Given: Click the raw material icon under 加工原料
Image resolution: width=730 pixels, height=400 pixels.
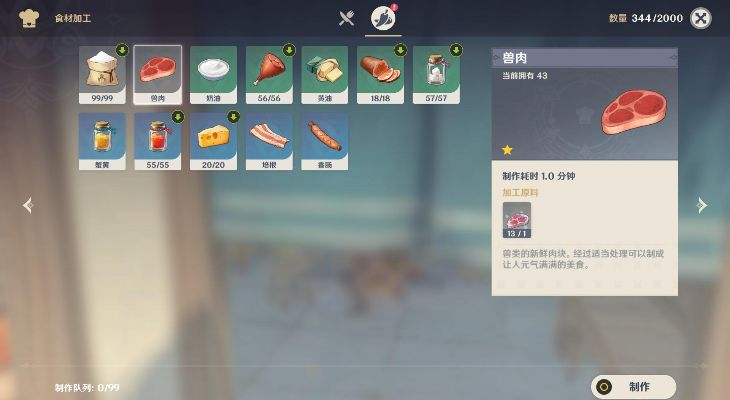Looking at the screenshot, I should (516, 220).
